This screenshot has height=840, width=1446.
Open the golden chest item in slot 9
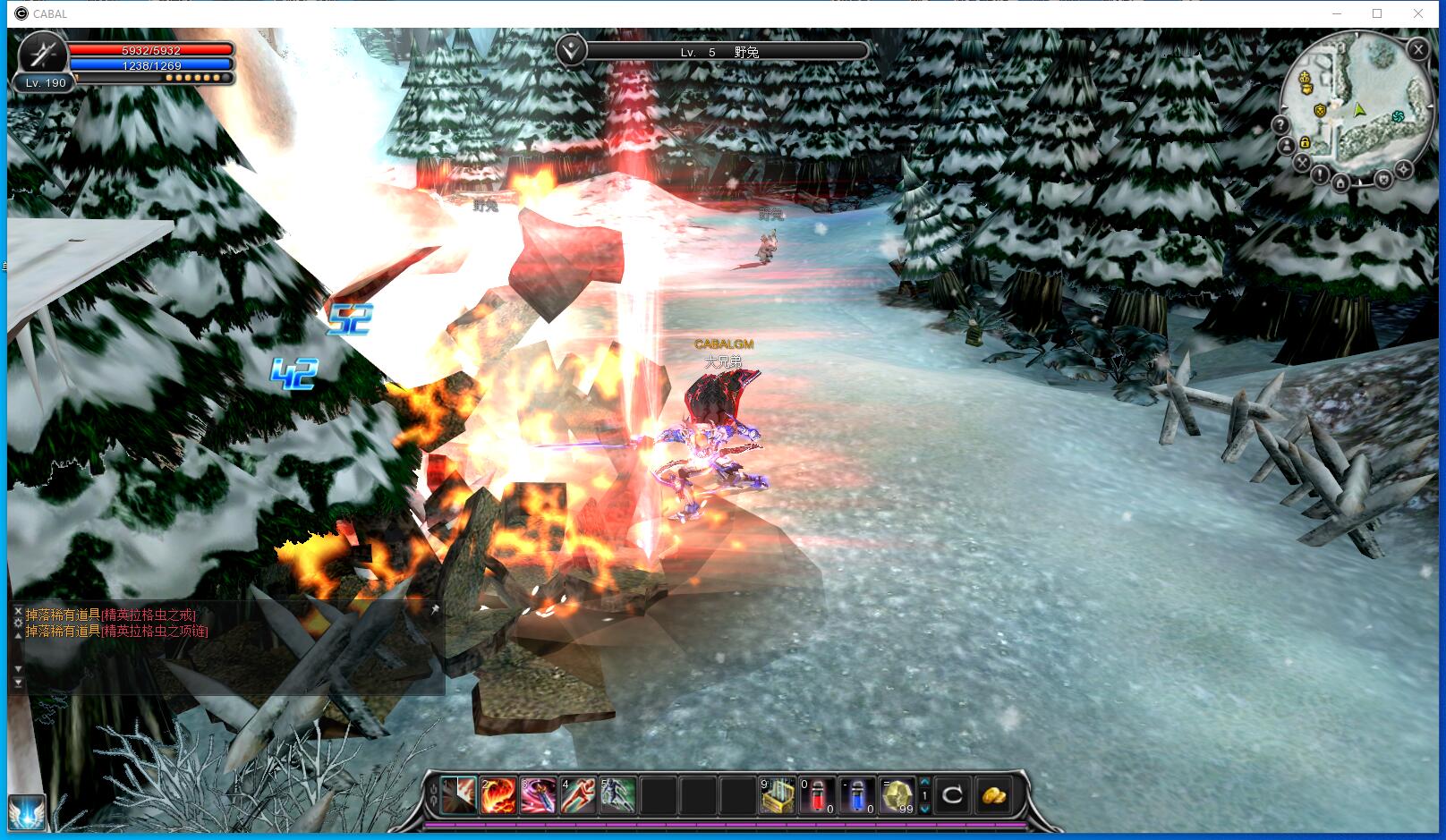[x=778, y=795]
